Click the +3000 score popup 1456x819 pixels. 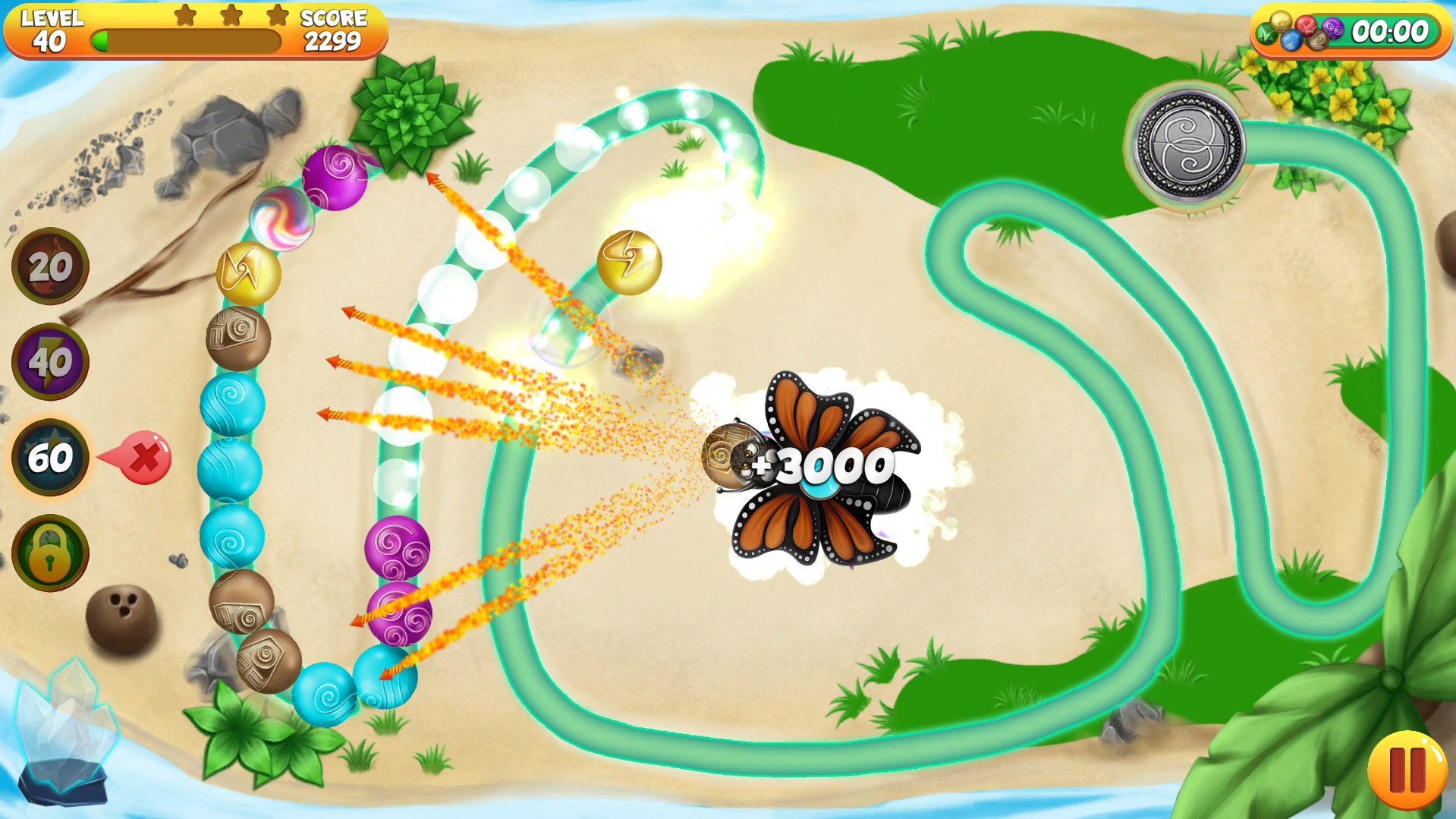point(818,466)
